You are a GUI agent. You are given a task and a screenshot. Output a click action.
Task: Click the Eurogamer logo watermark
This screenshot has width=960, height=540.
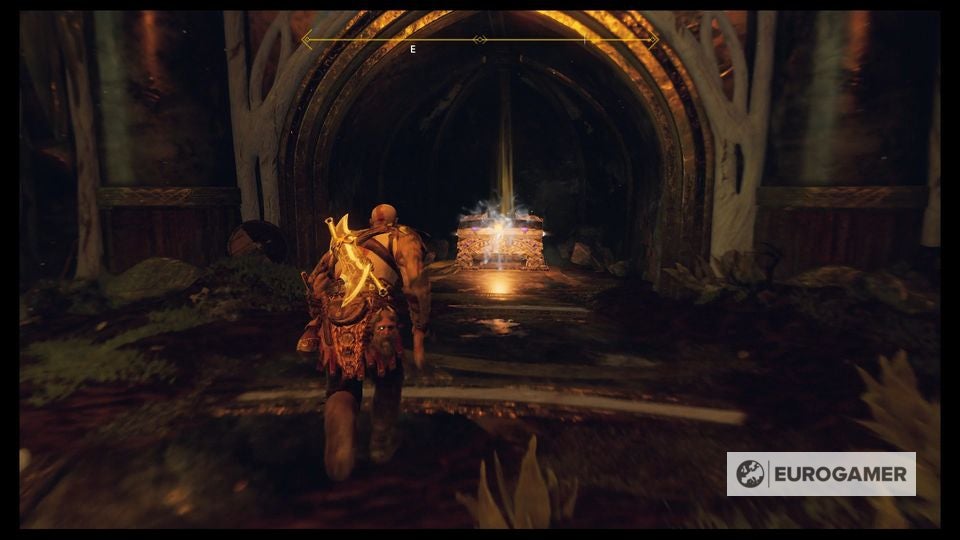[x=821, y=474]
